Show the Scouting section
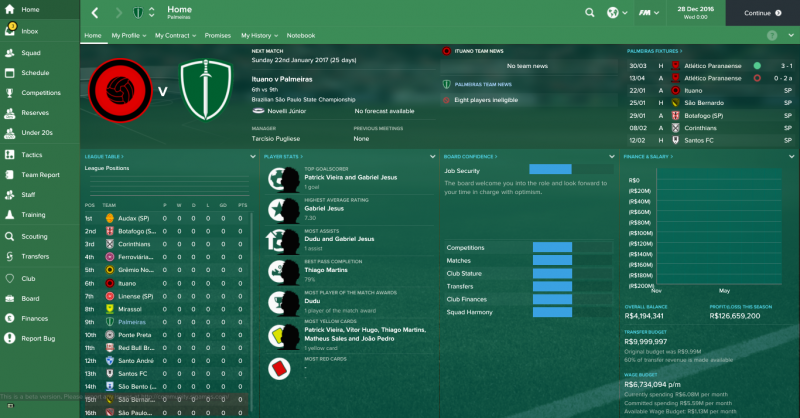The image size is (800, 418). tap(34, 237)
